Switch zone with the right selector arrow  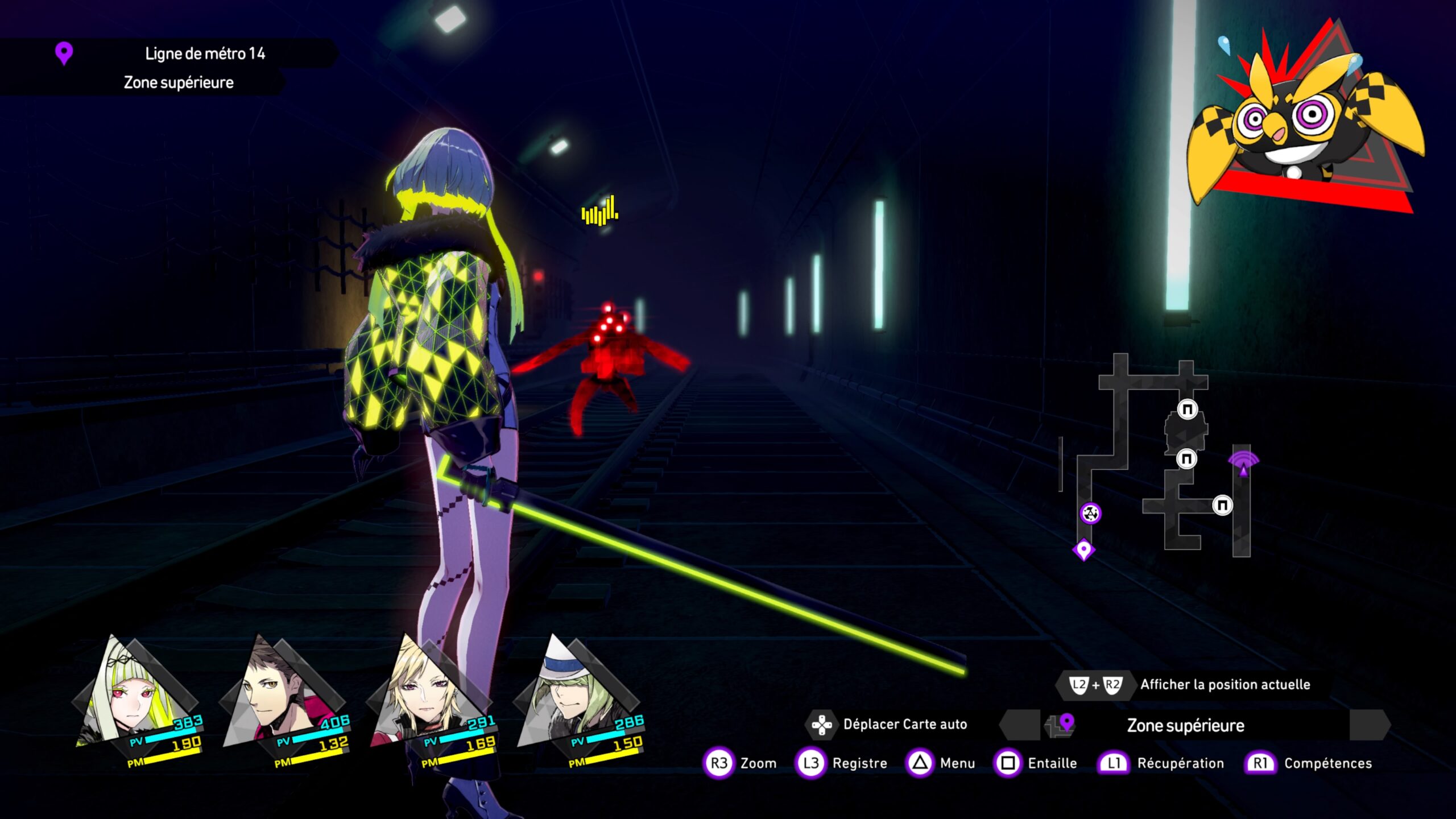pyautogui.click(x=1370, y=725)
